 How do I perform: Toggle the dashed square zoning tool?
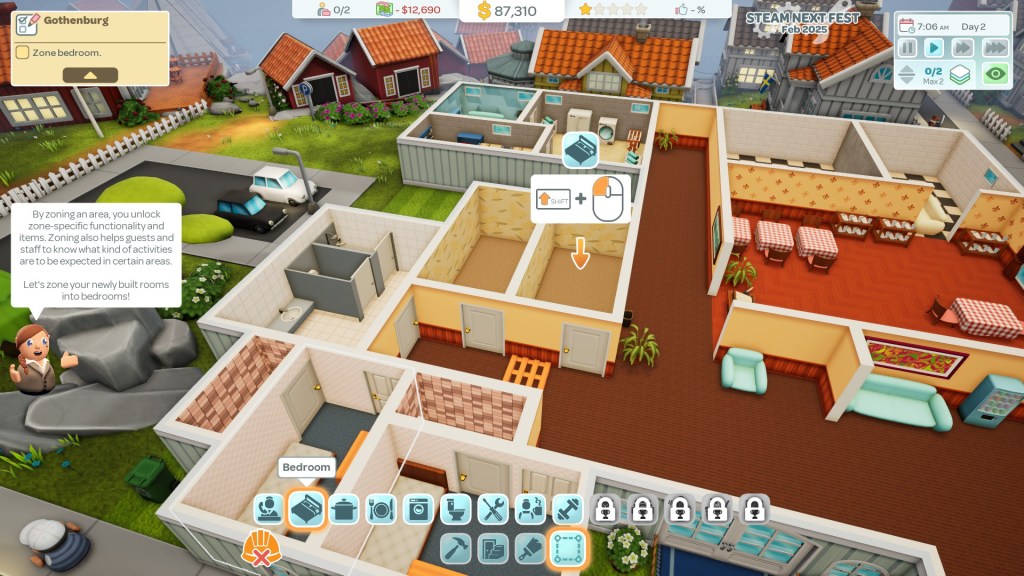[x=568, y=547]
